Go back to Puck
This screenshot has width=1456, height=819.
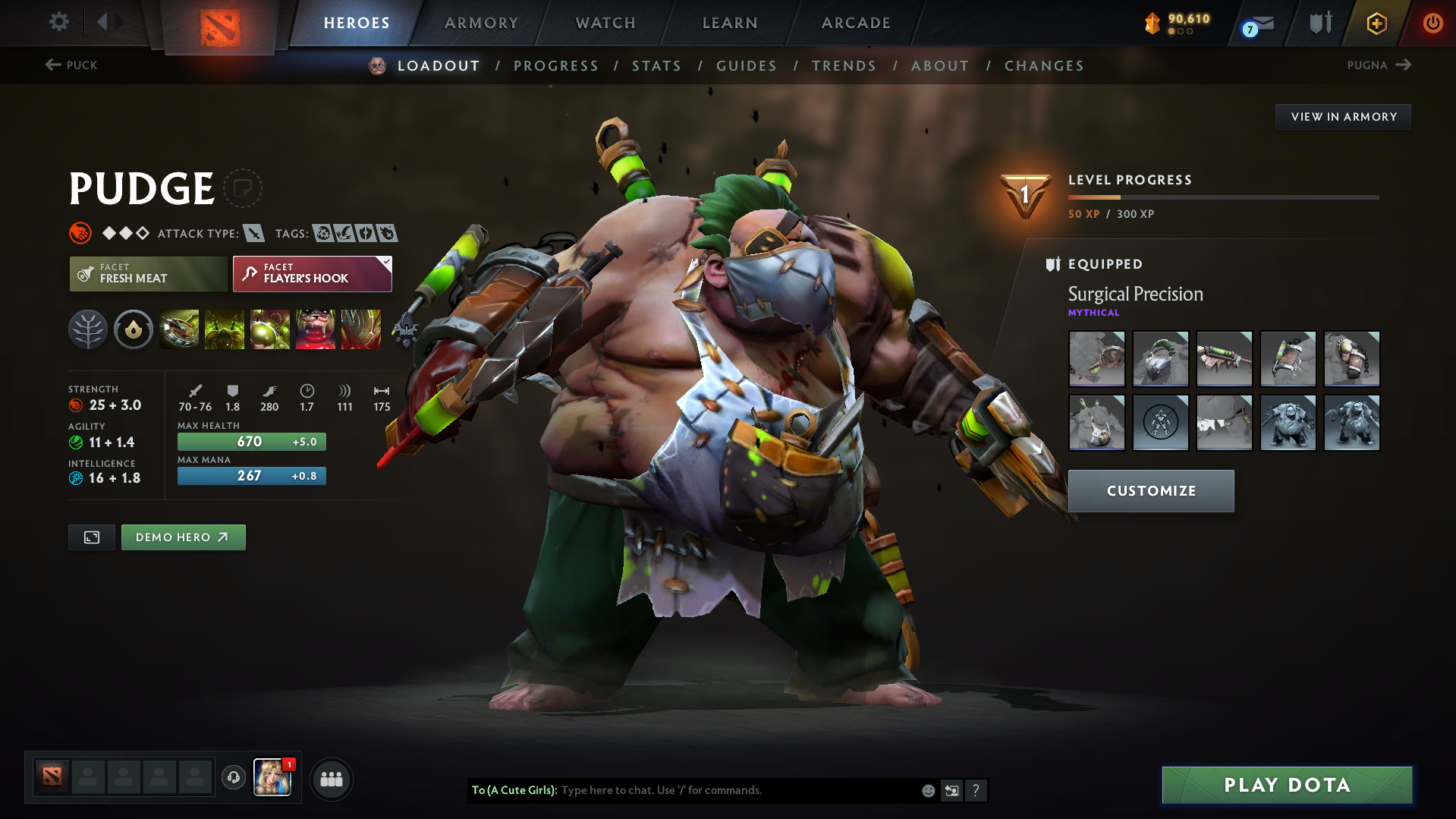click(72, 65)
